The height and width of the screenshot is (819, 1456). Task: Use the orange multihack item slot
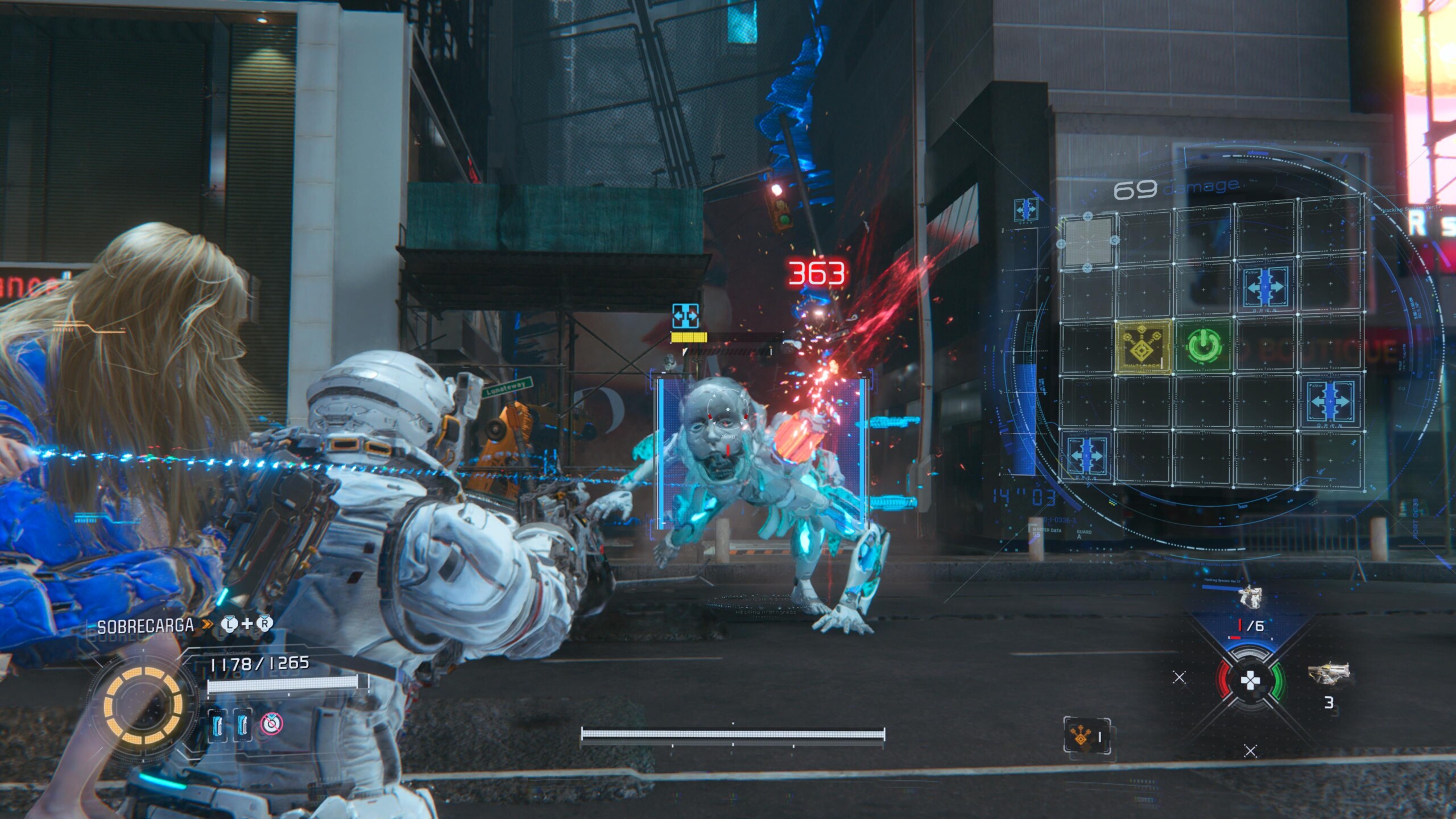1086,737
